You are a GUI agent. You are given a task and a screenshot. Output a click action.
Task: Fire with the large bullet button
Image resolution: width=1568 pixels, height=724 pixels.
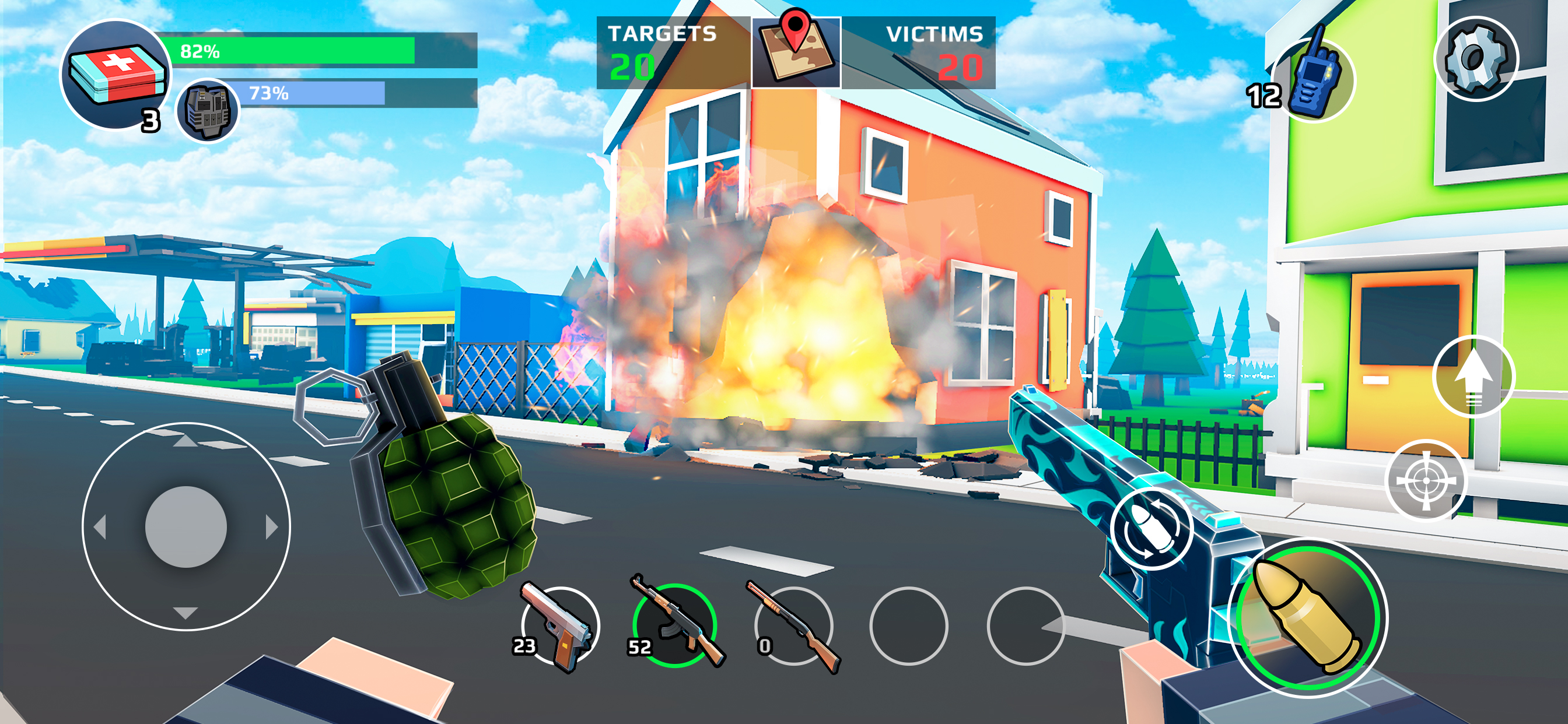pyautogui.click(x=1307, y=617)
